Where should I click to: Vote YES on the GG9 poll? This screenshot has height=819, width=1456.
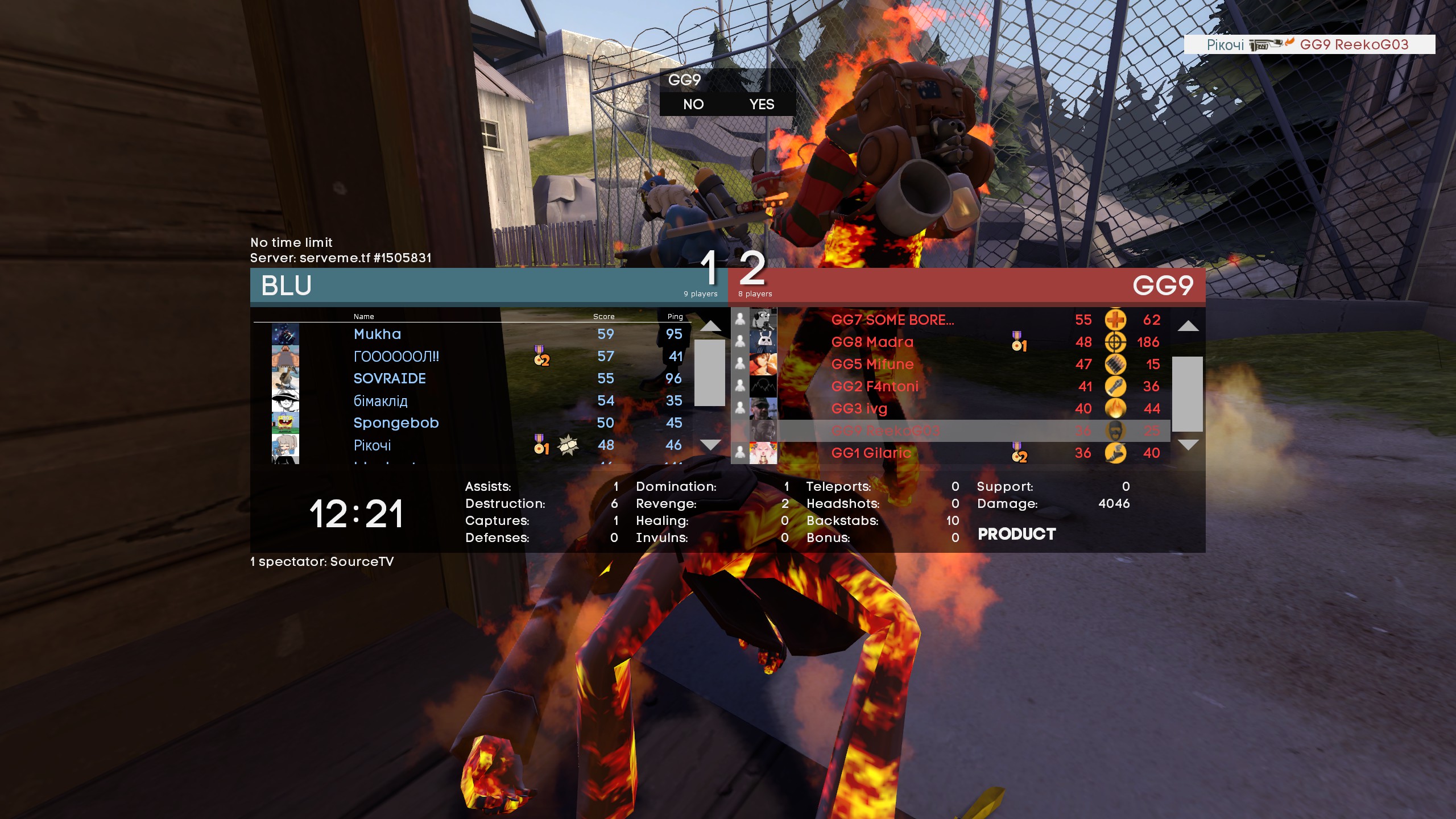coord(762,105)
